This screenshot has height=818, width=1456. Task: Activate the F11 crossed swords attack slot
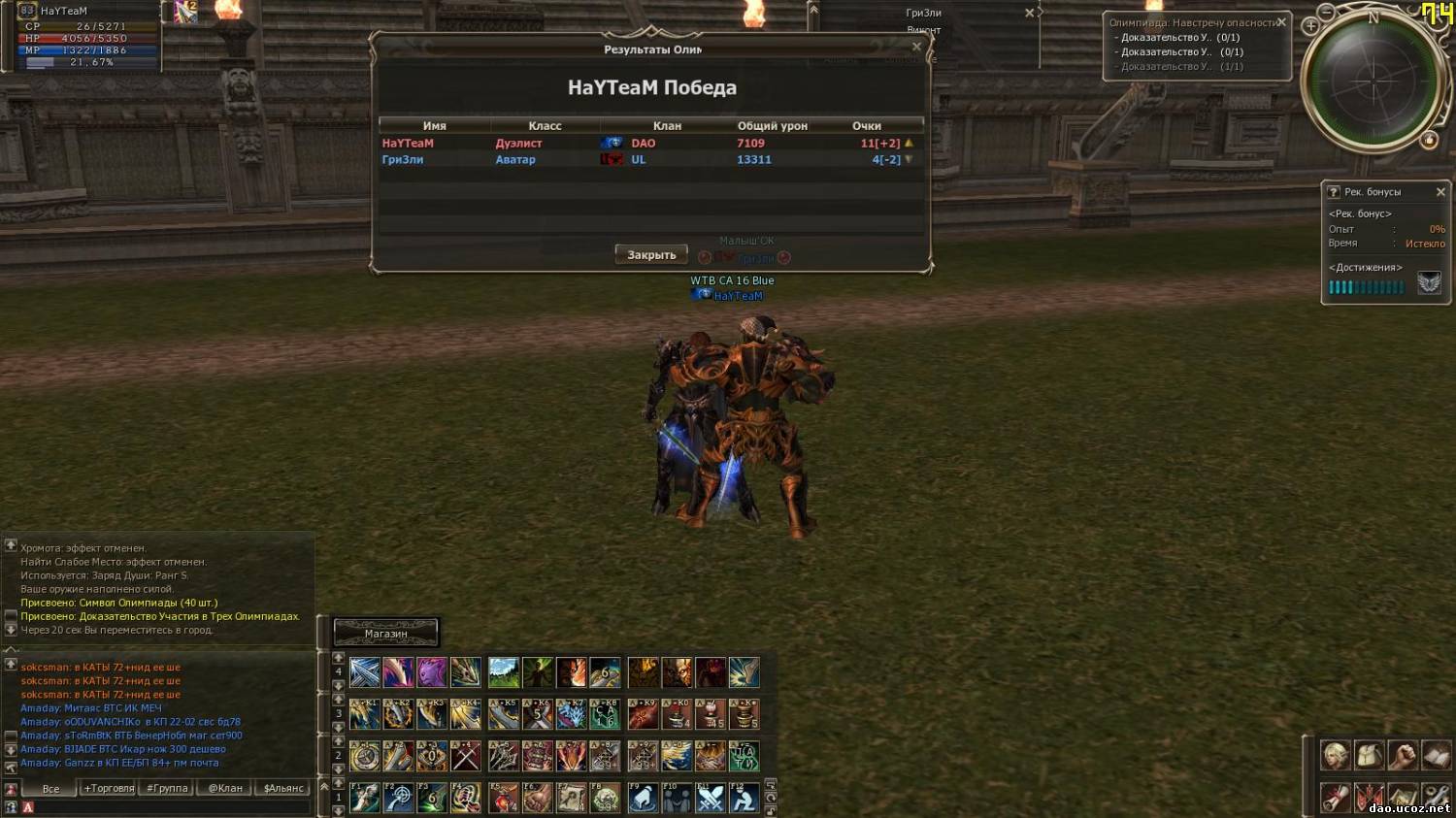tap(711, 799)
